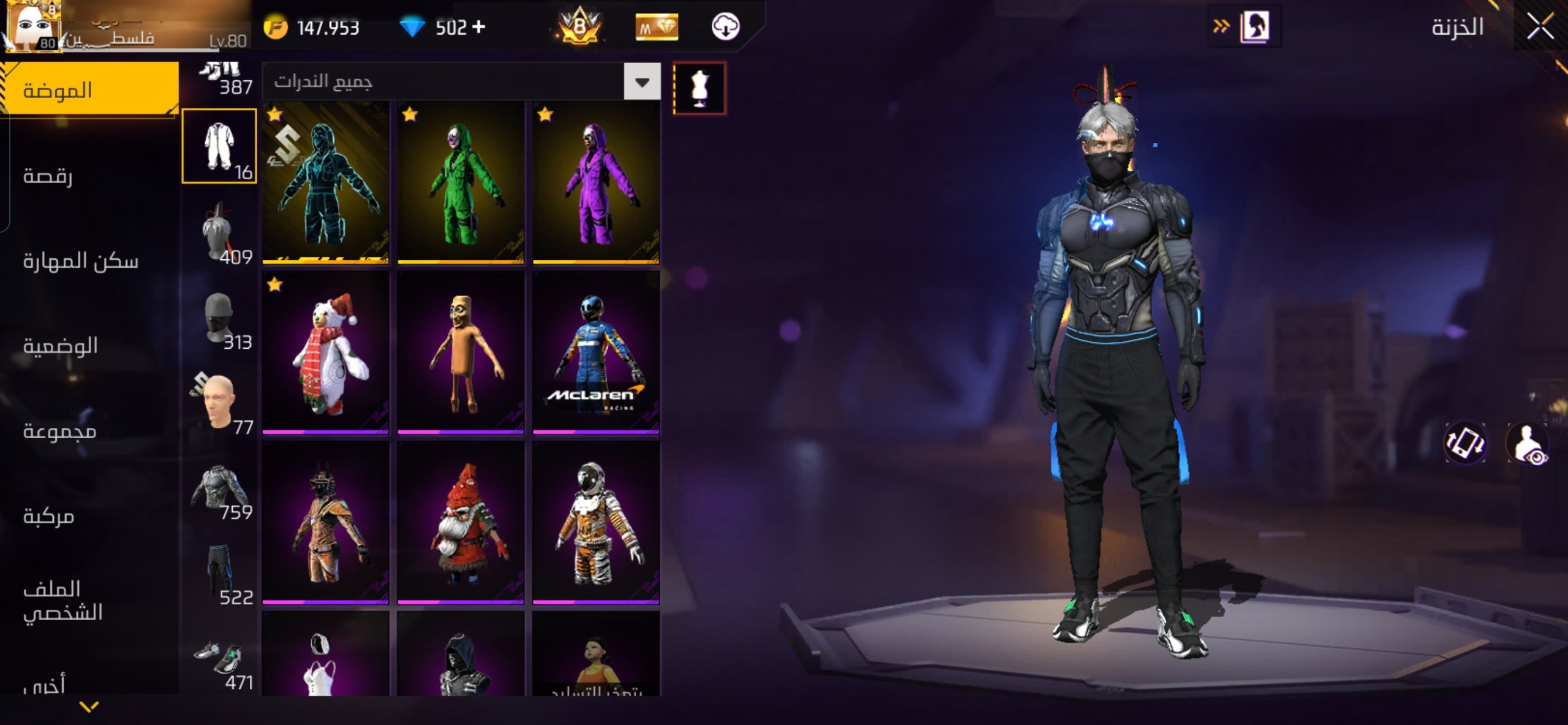Add diamonds with the plus button

click(x=479, y=27)
